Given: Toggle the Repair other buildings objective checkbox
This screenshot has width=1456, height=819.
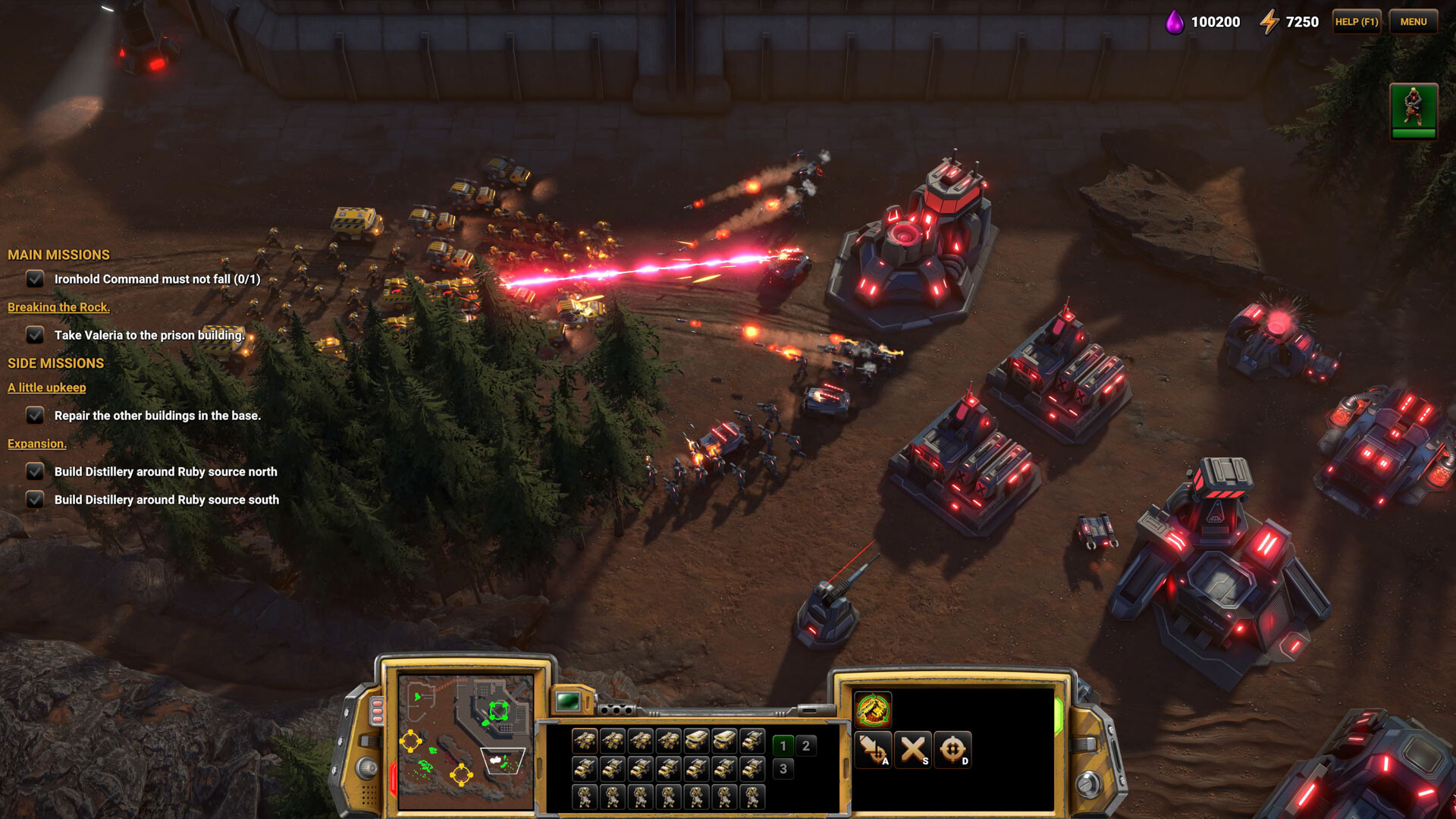Looking at the screenshot, I should 35,416.
